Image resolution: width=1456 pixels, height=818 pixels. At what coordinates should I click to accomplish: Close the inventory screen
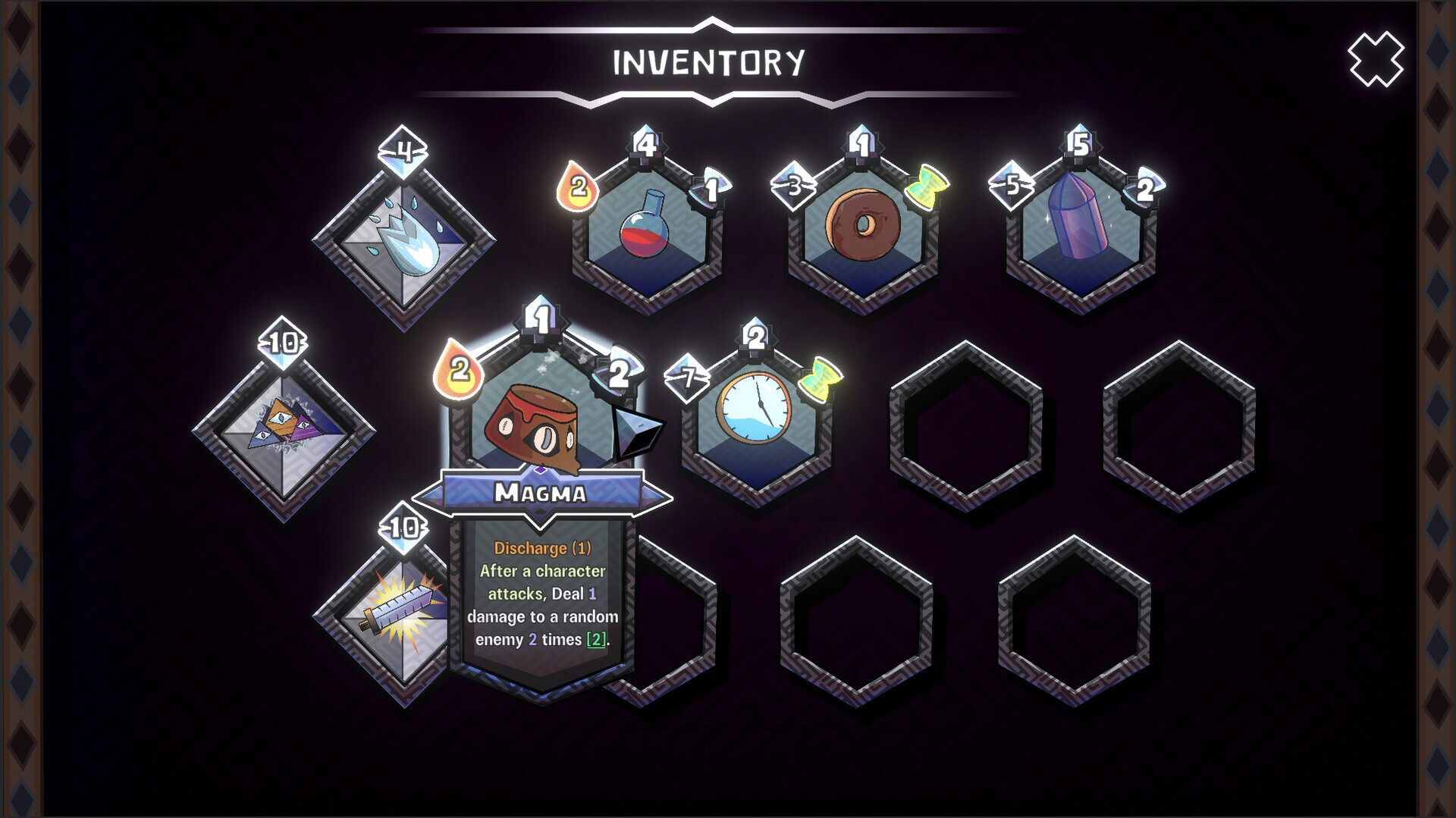point(1375,59)
